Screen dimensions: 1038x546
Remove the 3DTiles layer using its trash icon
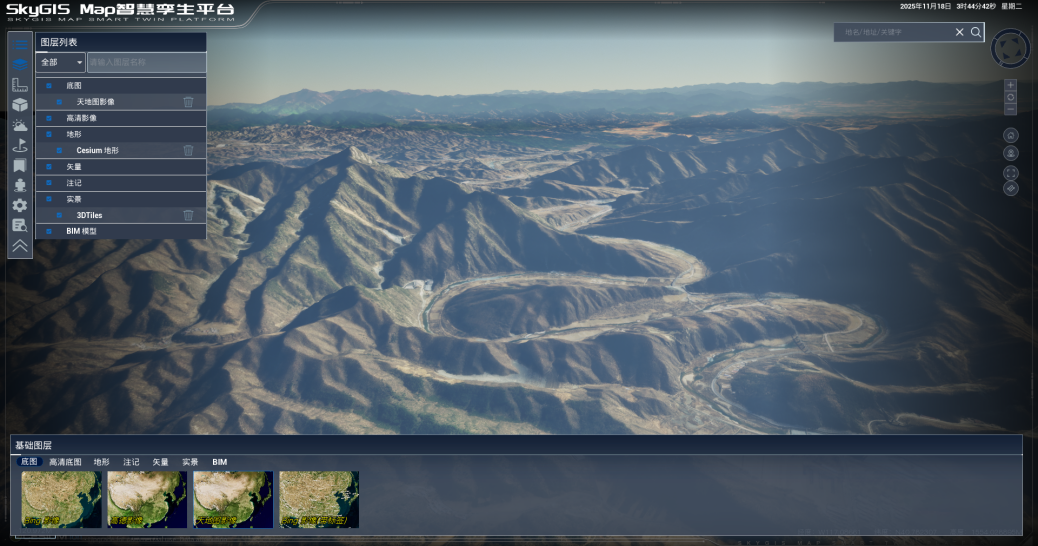188,215
